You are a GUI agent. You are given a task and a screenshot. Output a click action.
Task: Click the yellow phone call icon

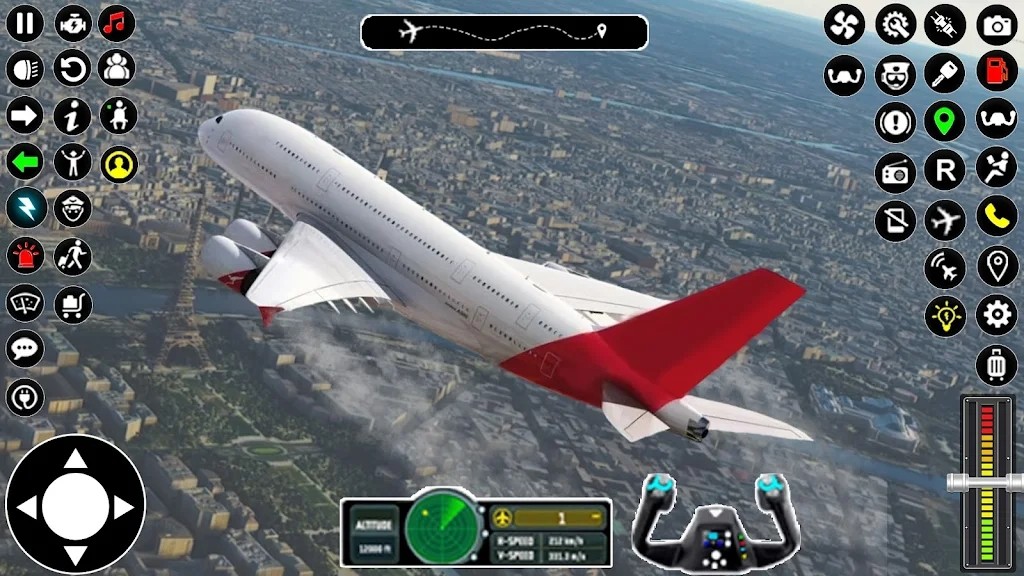click(x=996, y=216)
